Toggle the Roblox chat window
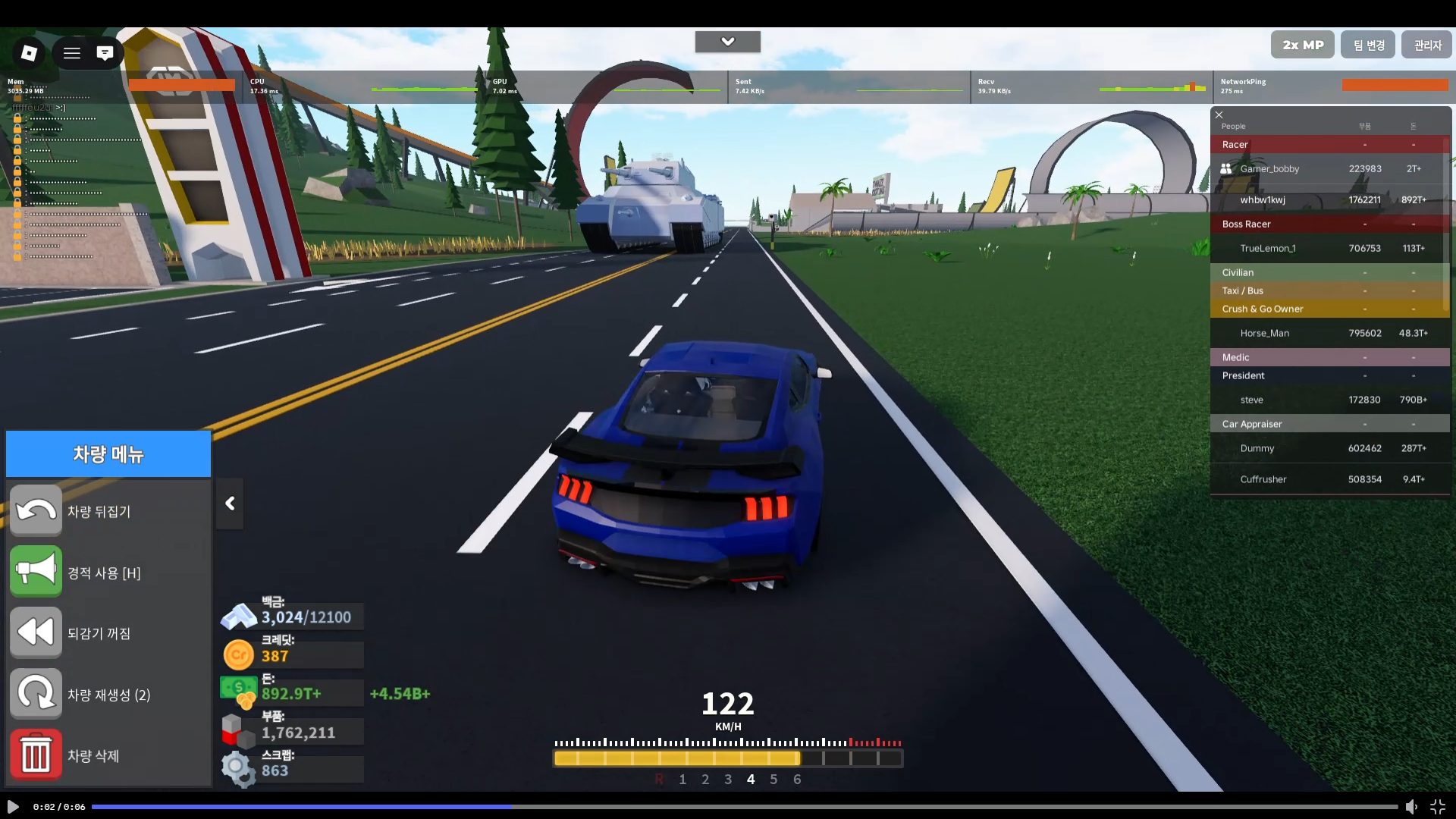 click(x=105, y=53)
